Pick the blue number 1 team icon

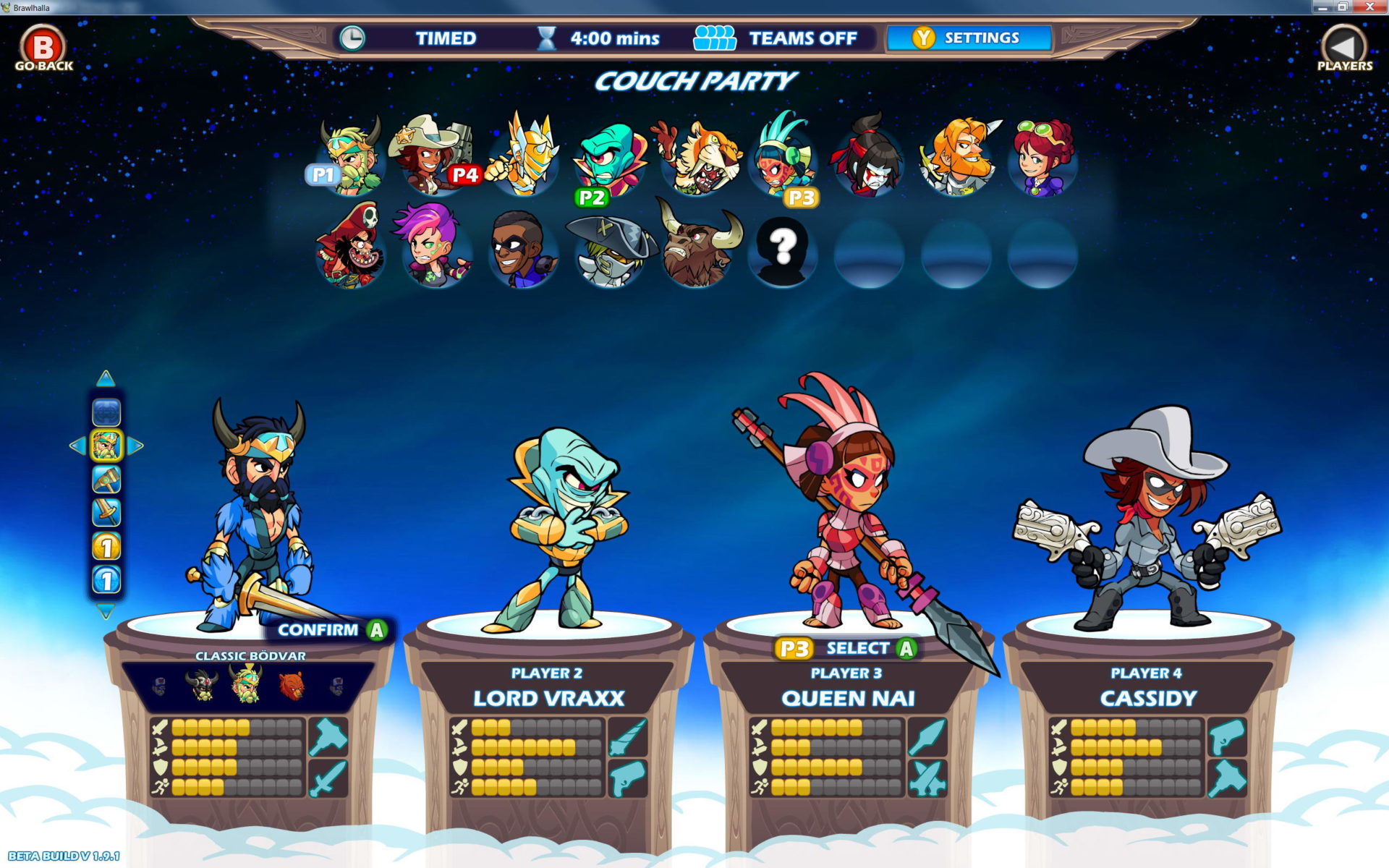(x=106, y=576)
